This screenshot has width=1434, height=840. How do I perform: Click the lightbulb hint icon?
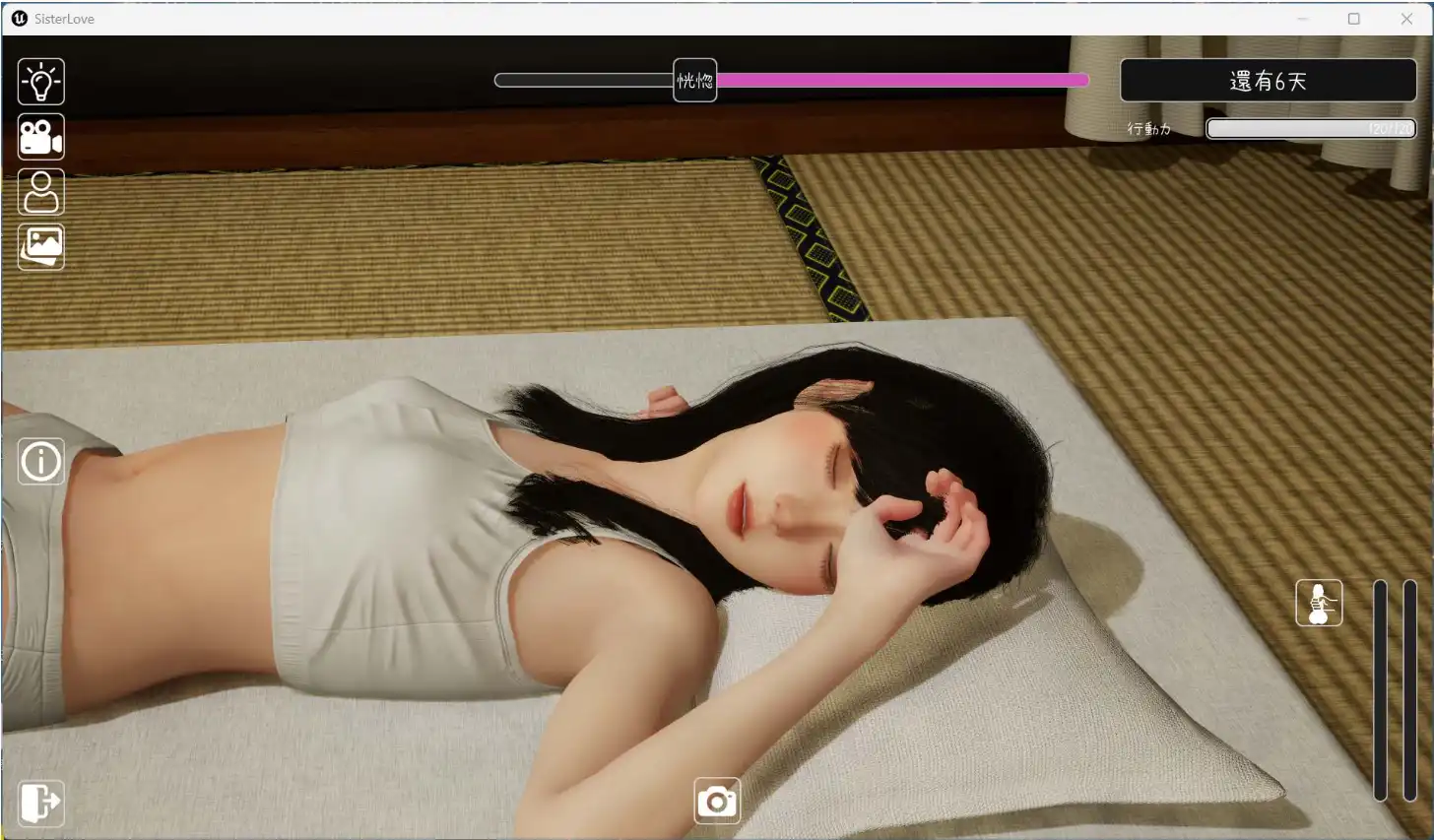[40, 82]
